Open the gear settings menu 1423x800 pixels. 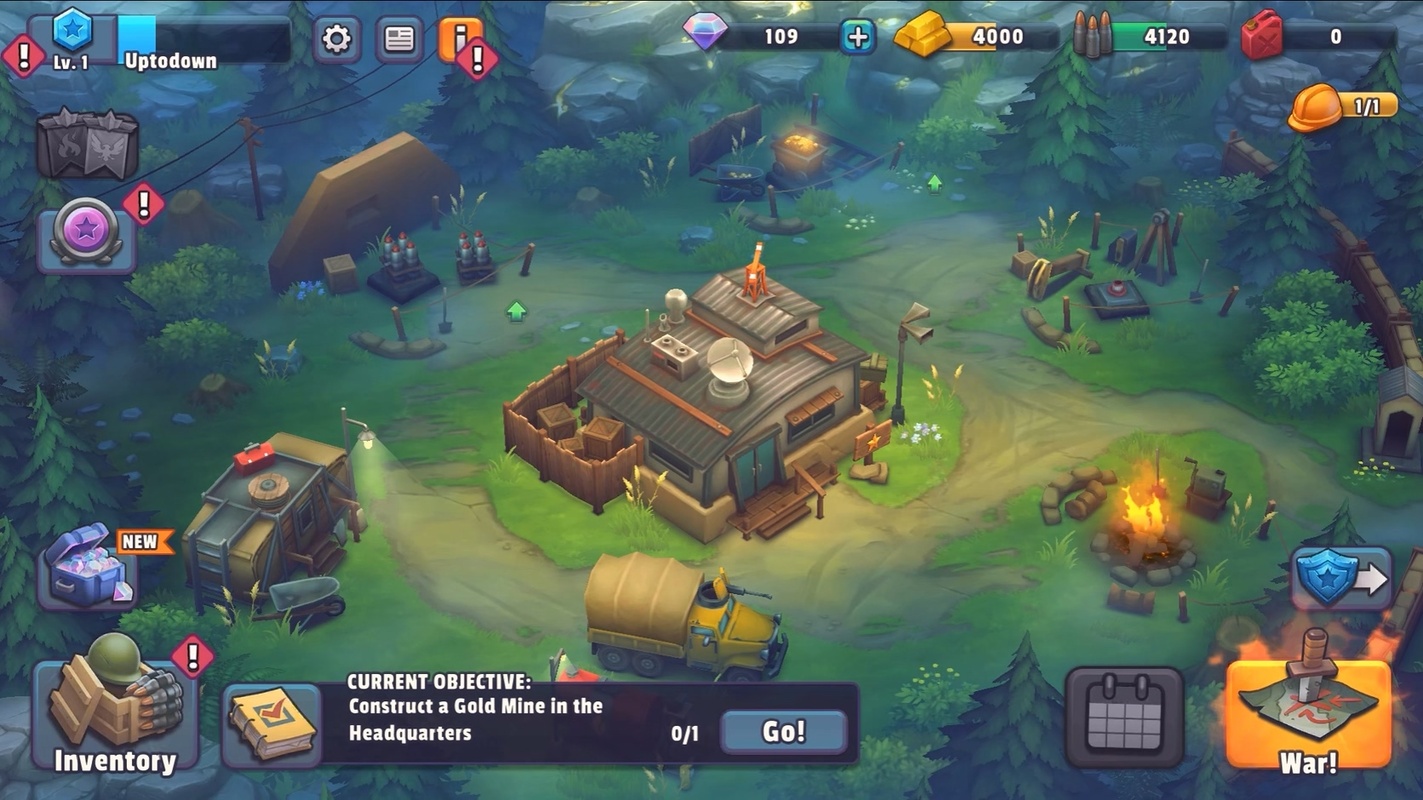[x=337, y=39]
